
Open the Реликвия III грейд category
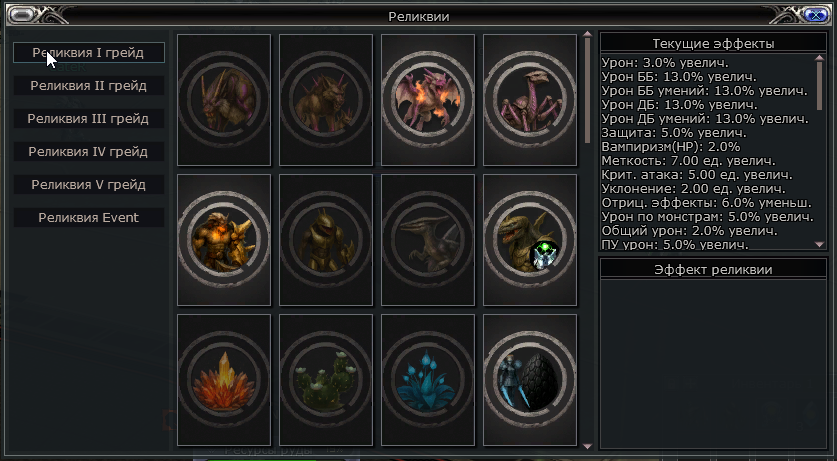point(89,119)
